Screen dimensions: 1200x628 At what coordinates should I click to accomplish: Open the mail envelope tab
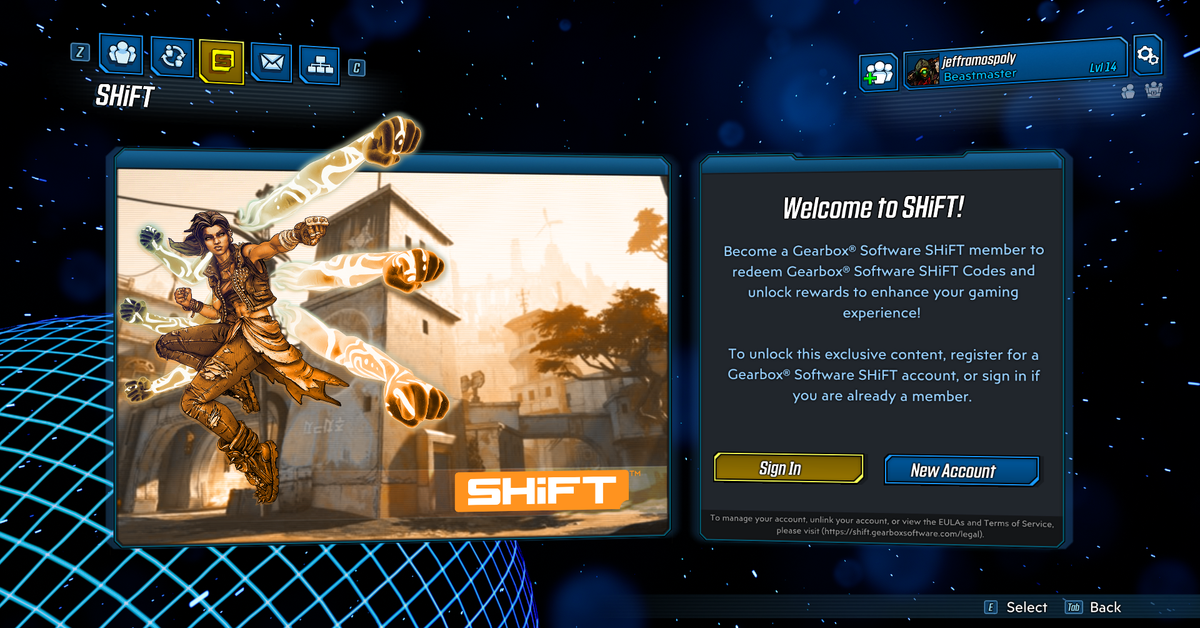click(x=270, y=63)
